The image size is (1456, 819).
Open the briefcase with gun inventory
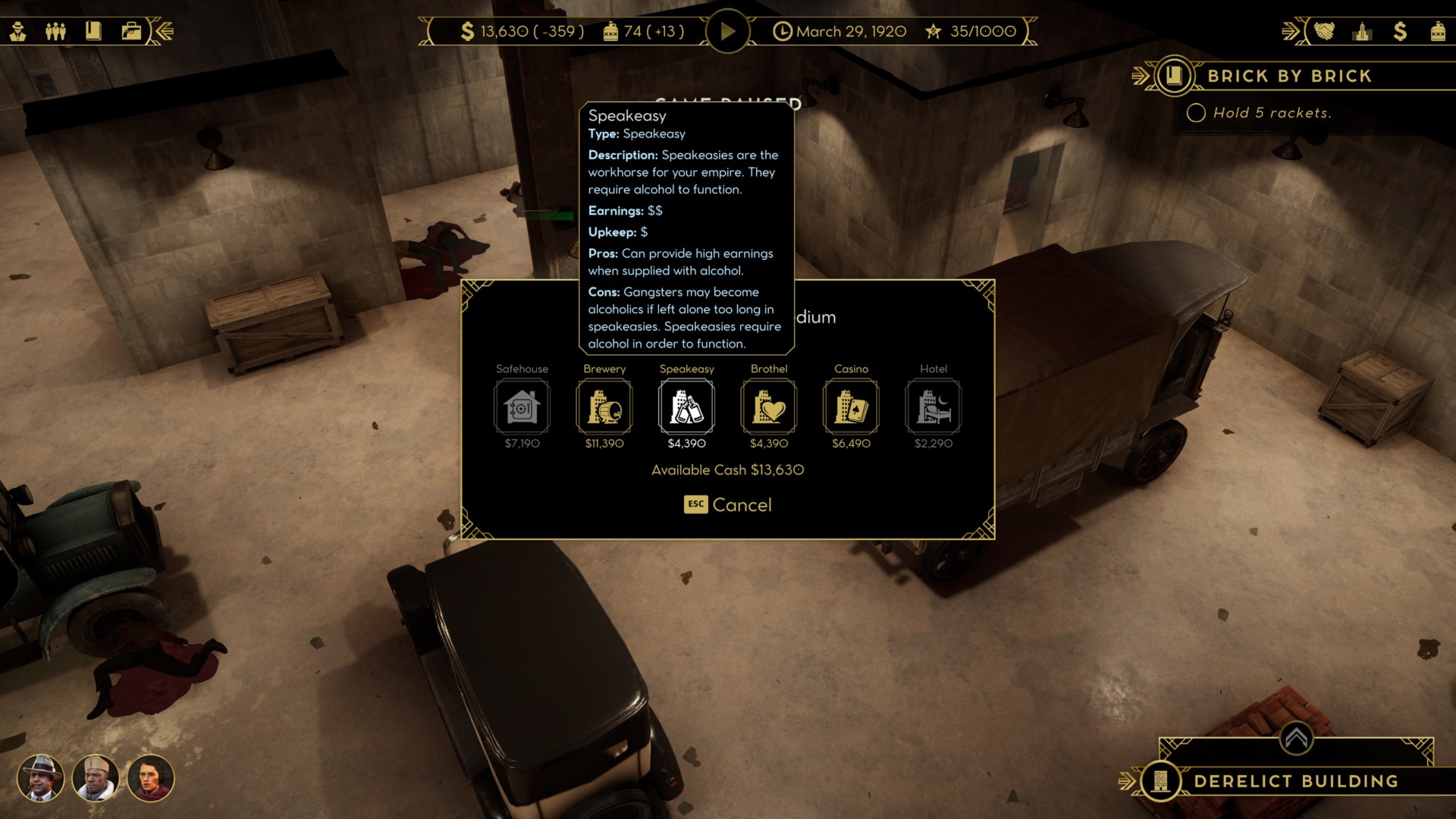131,31
